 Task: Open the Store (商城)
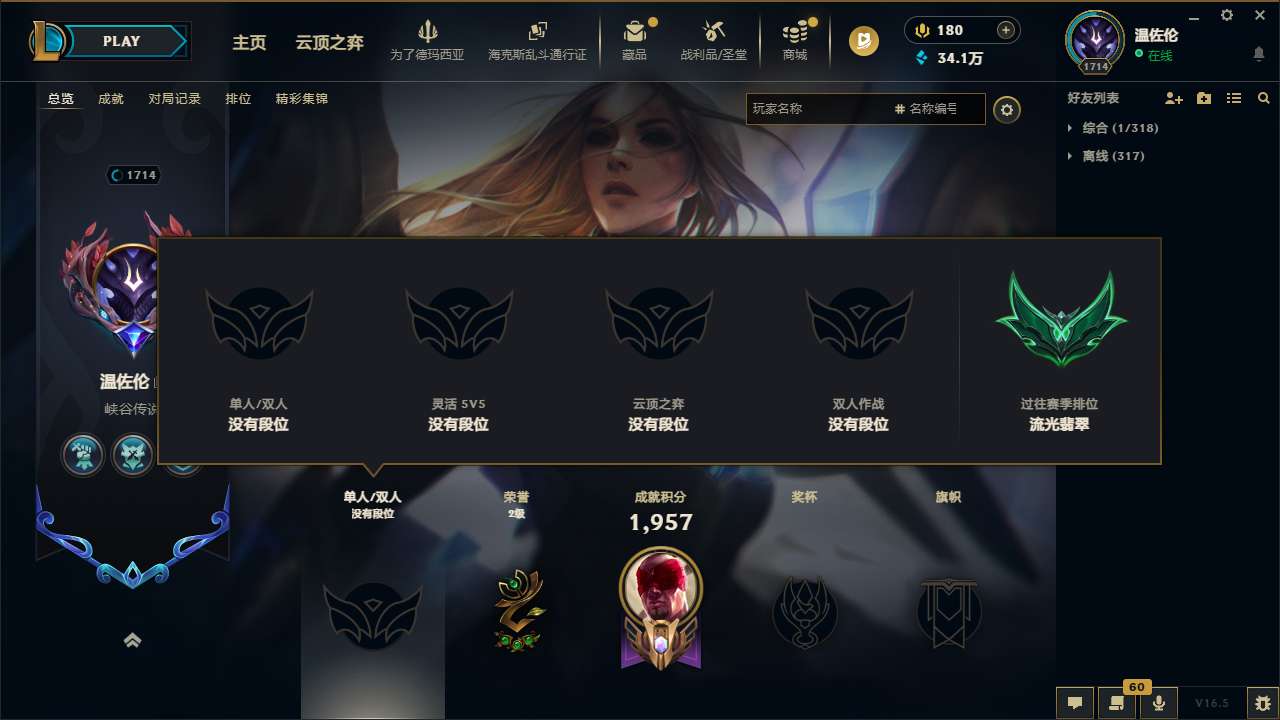pyautogui.click(x=795, y=40)
